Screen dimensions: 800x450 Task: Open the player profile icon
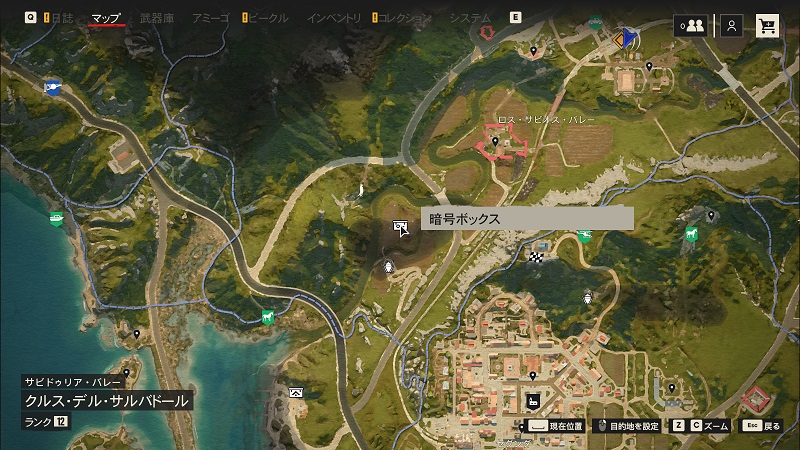click(x=732, y=26)
